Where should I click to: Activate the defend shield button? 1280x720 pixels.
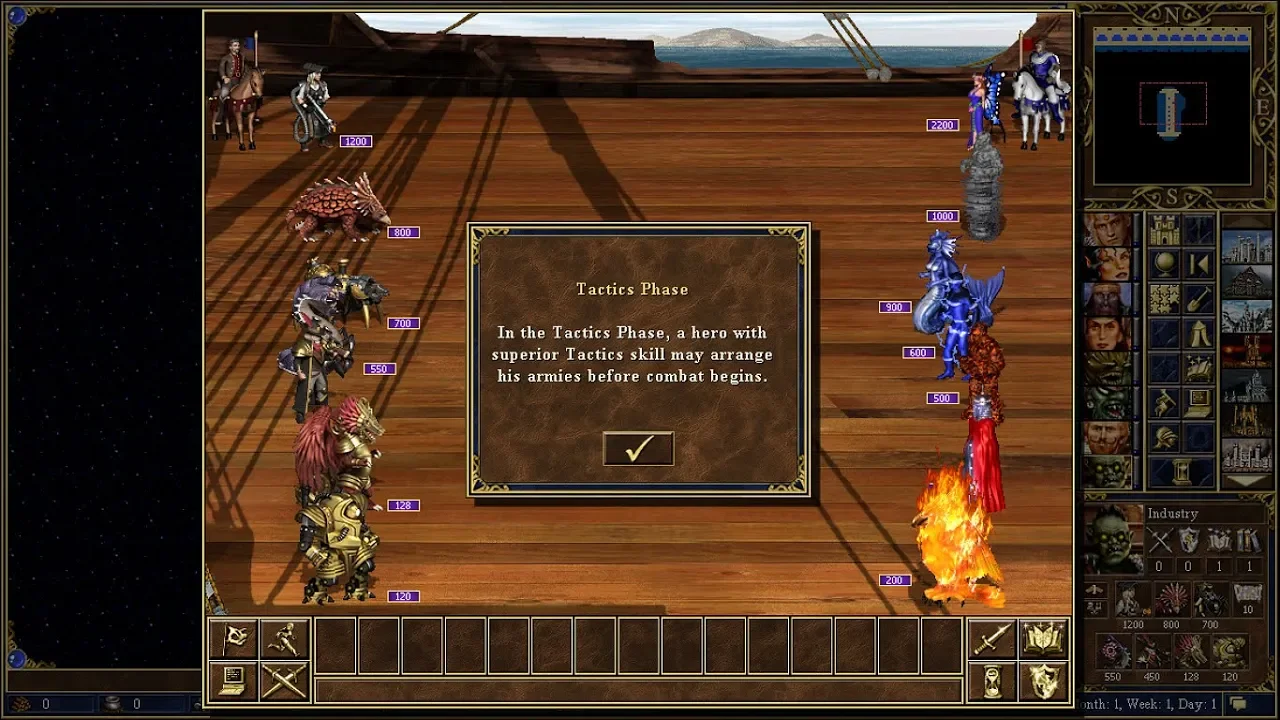click(x=1042, y=681)
